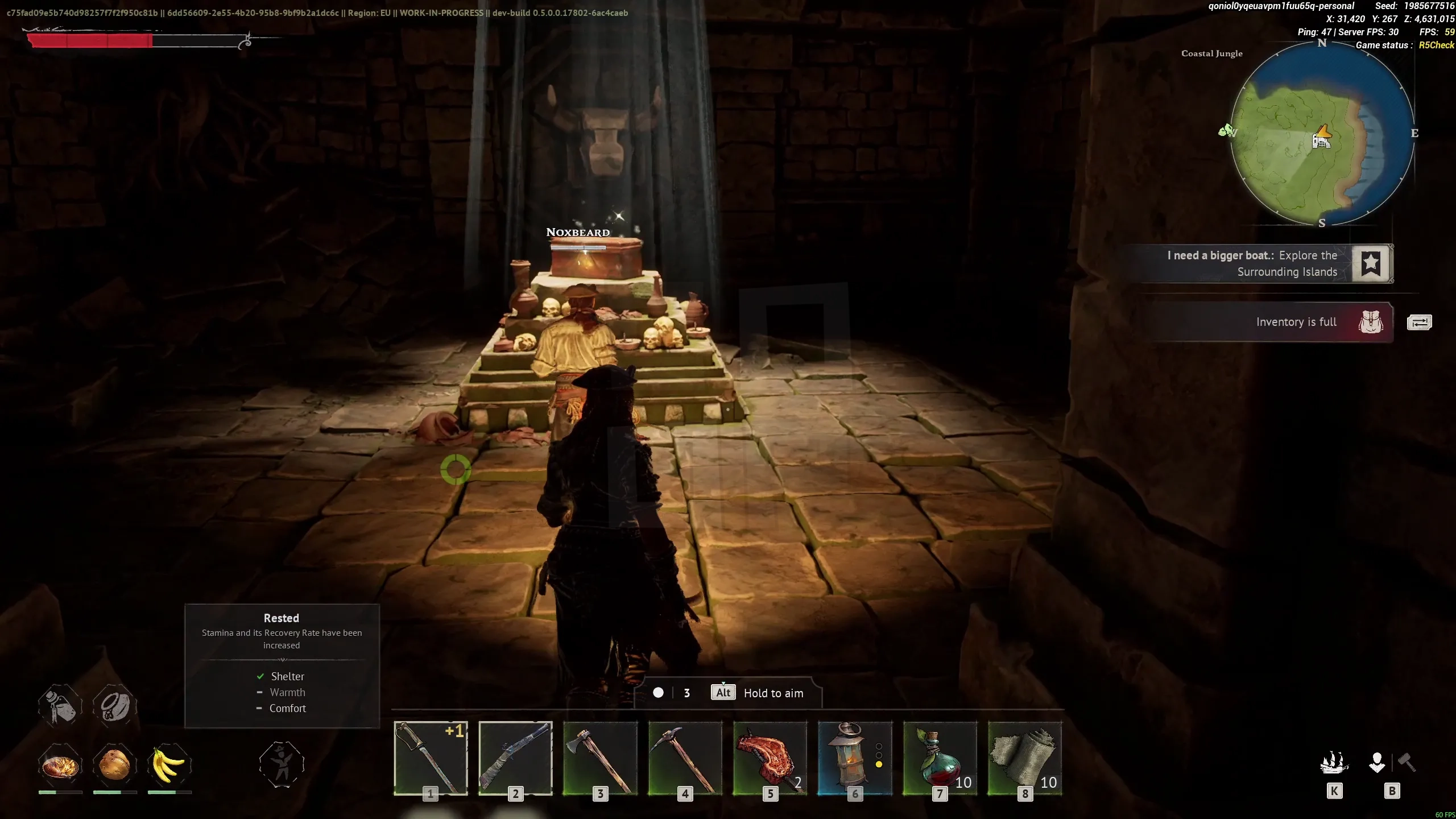Screen dimensions: 1456x819
Task: Equip the blunderbuss from slot 2
Action: pyautogui.click(x=514, y=759)
